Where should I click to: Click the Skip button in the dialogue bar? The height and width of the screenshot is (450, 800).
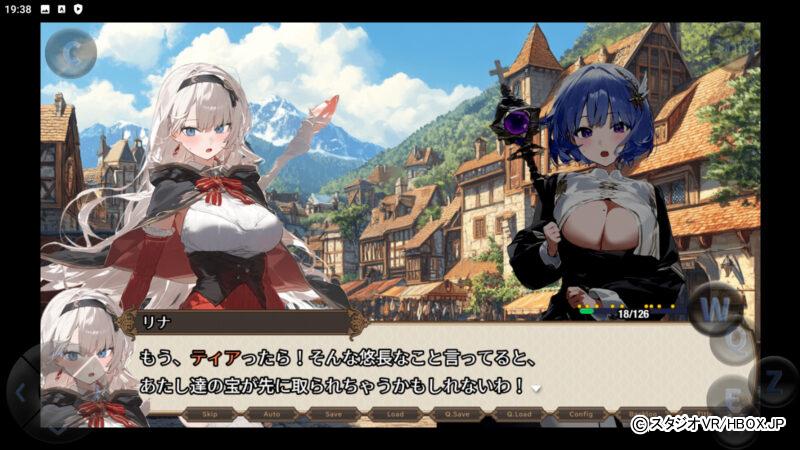click(x=210, y=413)
